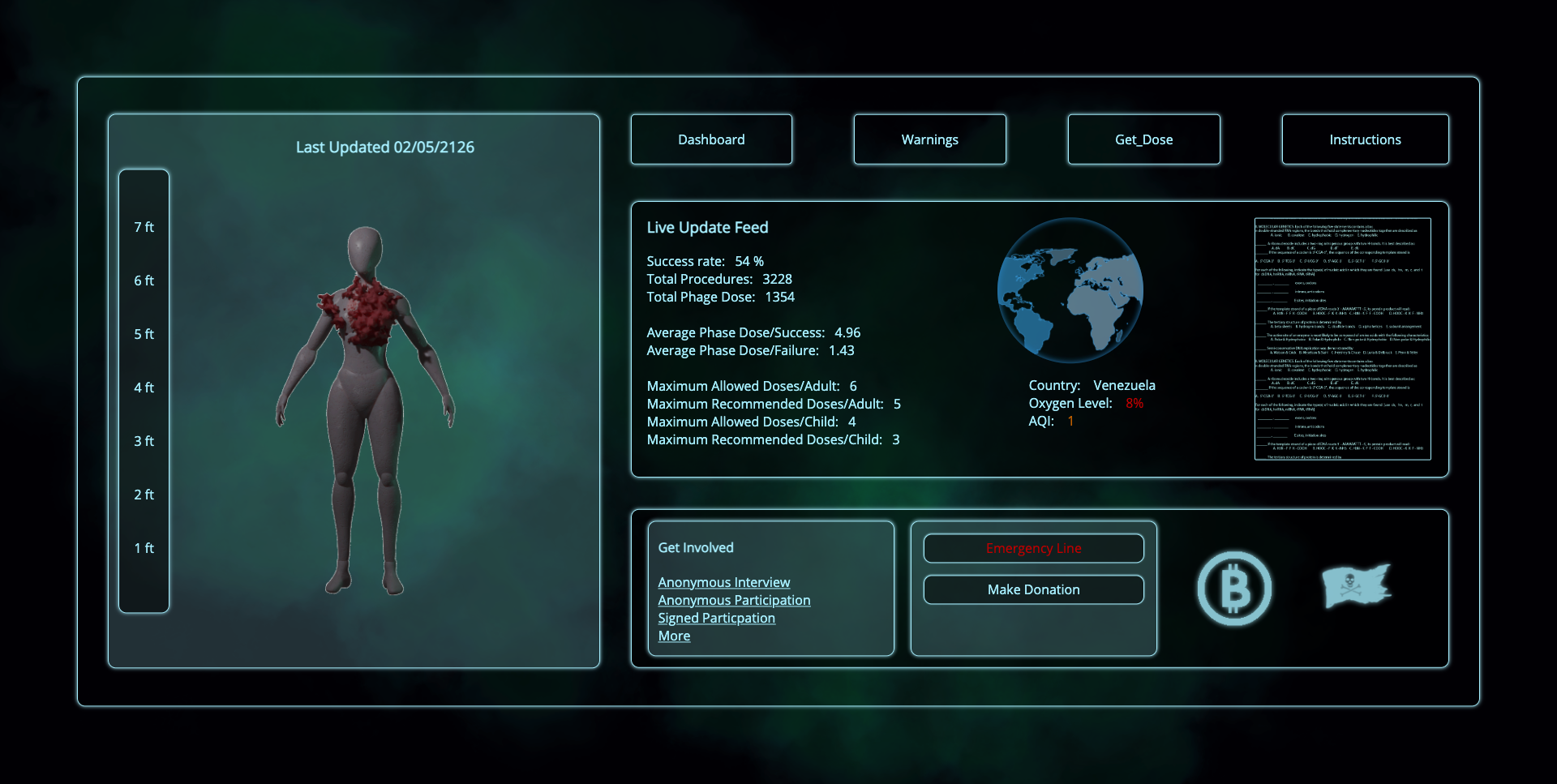The width and height of the screenshot is (1557, 784).
Task: Follow the Anonymous Participation link
Action: point(734,600)
